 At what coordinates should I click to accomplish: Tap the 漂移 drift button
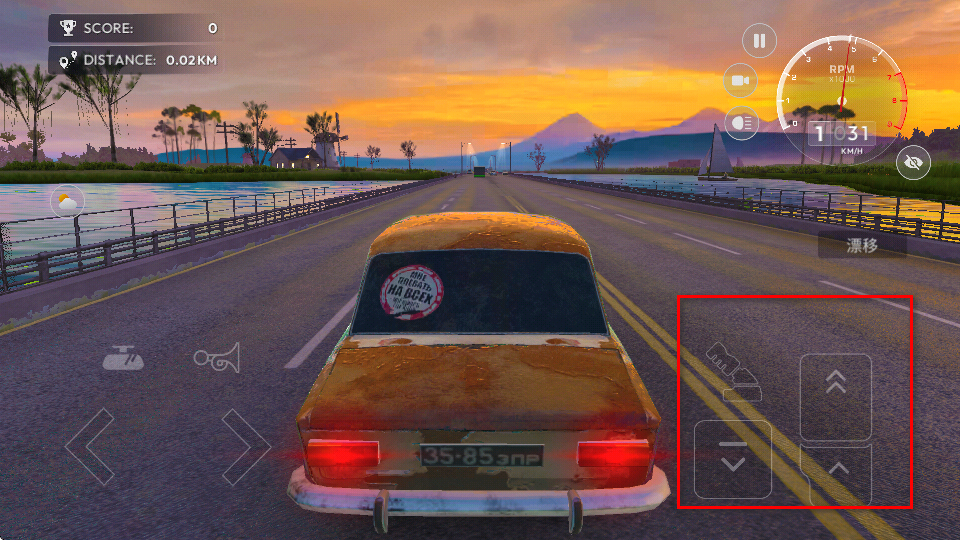click(x=862, y=245)
